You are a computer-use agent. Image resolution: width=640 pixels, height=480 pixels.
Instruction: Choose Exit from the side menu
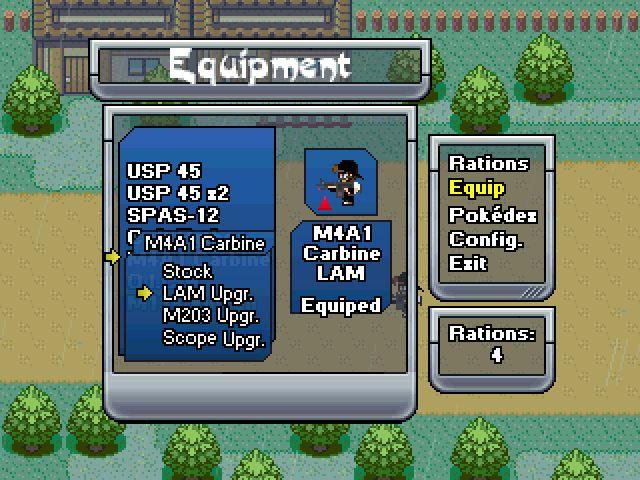[x=468, y=263]
